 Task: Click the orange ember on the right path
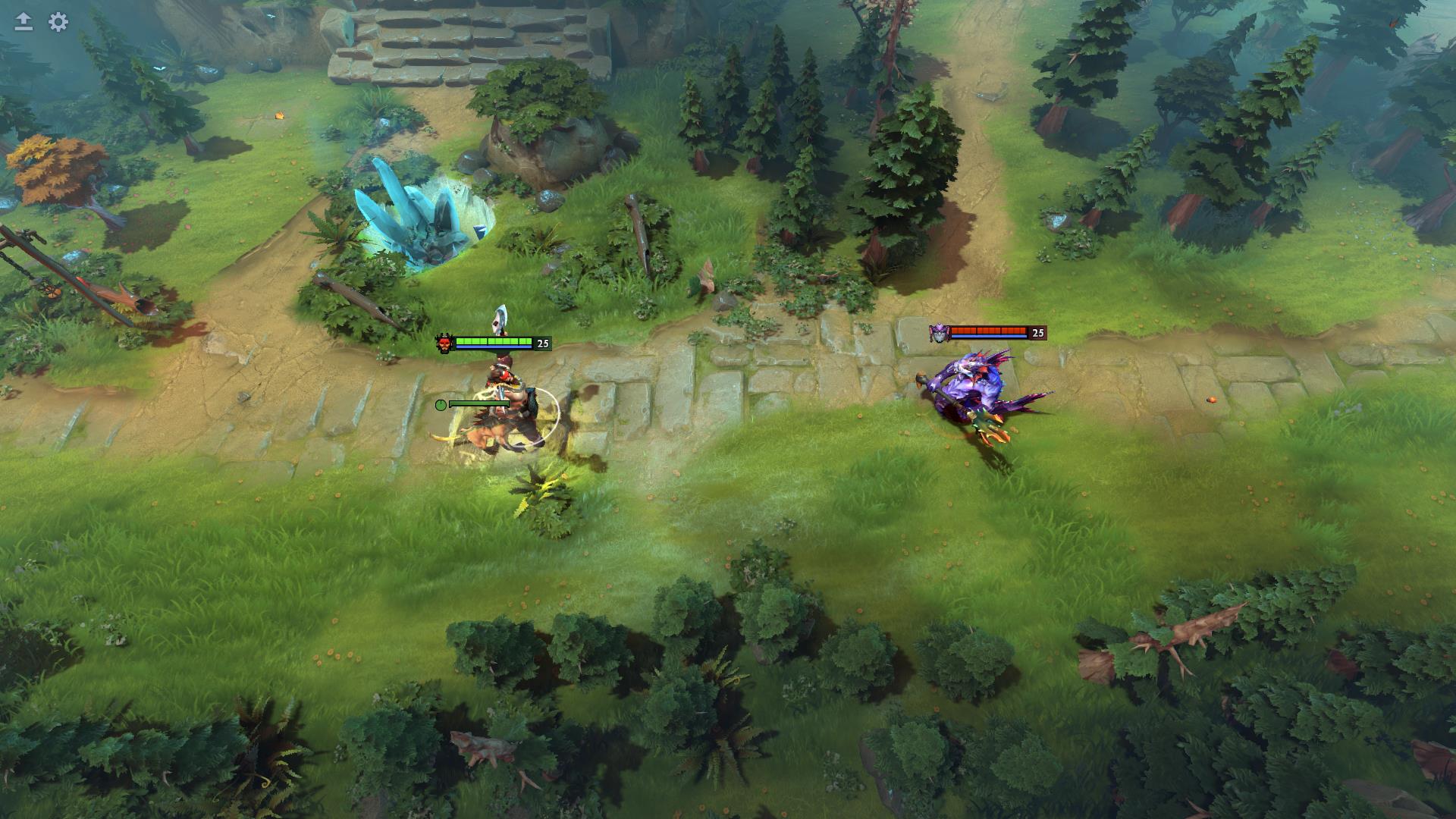(x=1212, y=401)
